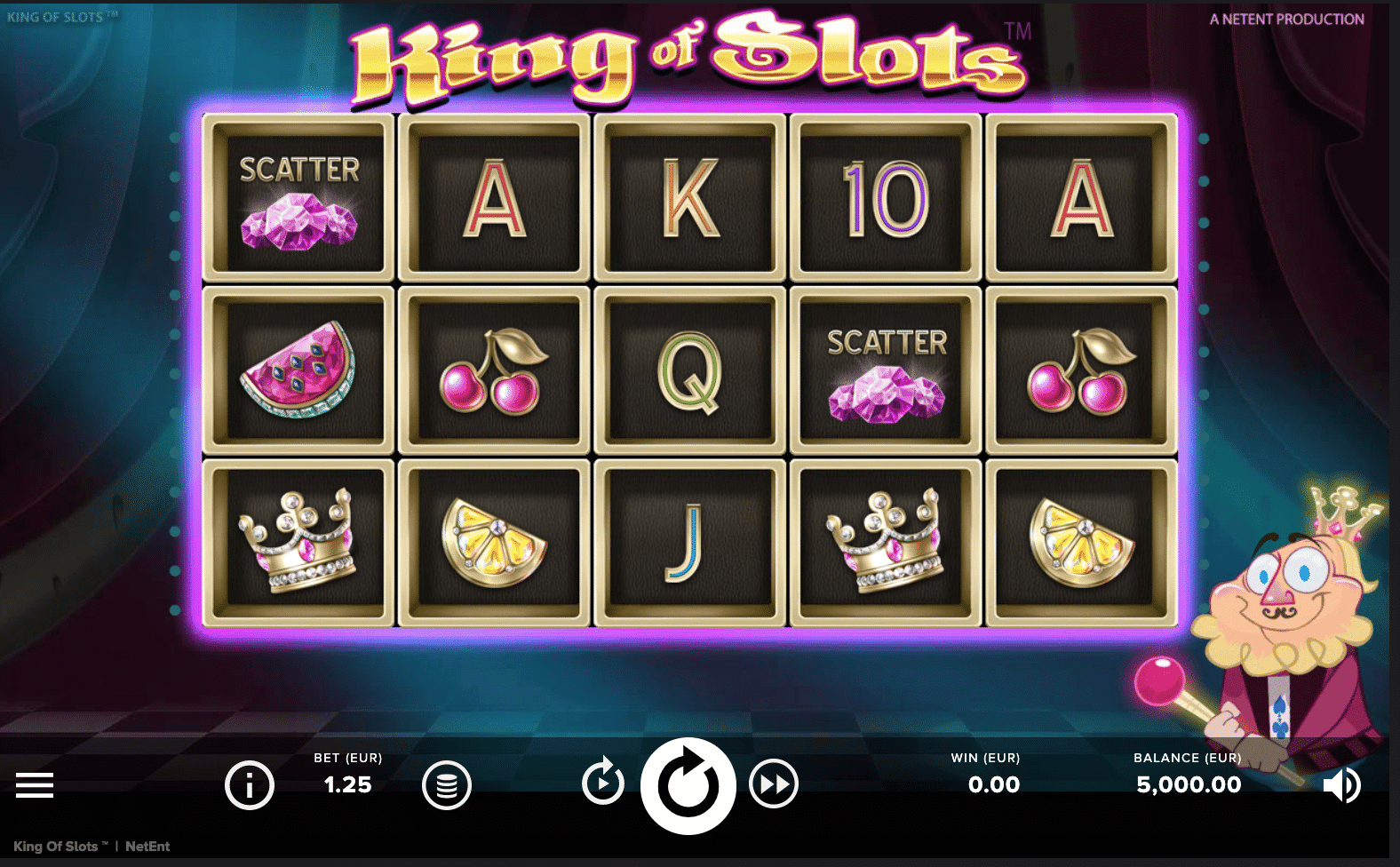The height and width of the screenshot is (867, 1400).
Task: Click the SCATTER gem symbol on first reel
Action: tap(299, 195)
